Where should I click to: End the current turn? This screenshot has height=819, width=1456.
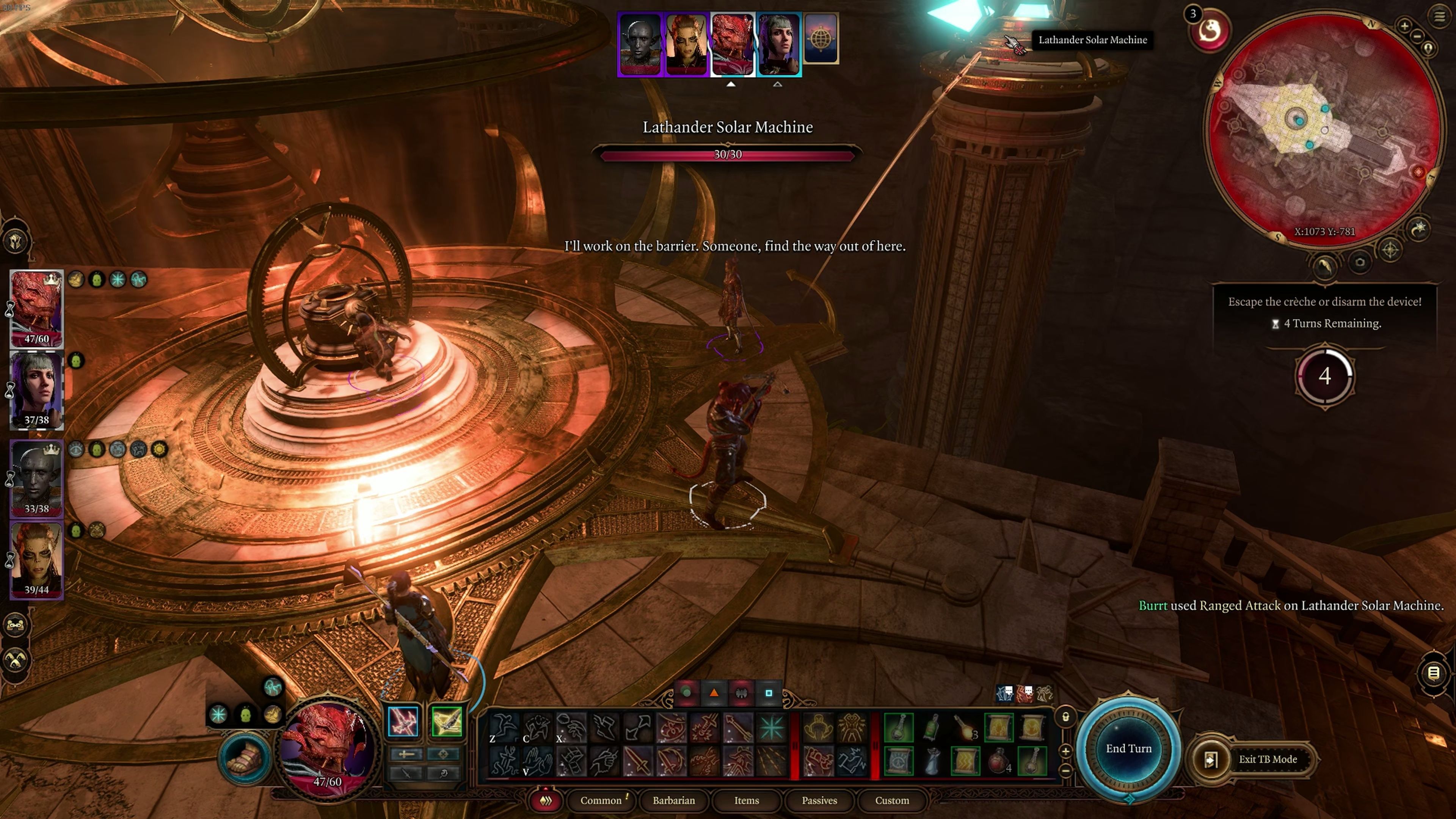coord(1128,748)
